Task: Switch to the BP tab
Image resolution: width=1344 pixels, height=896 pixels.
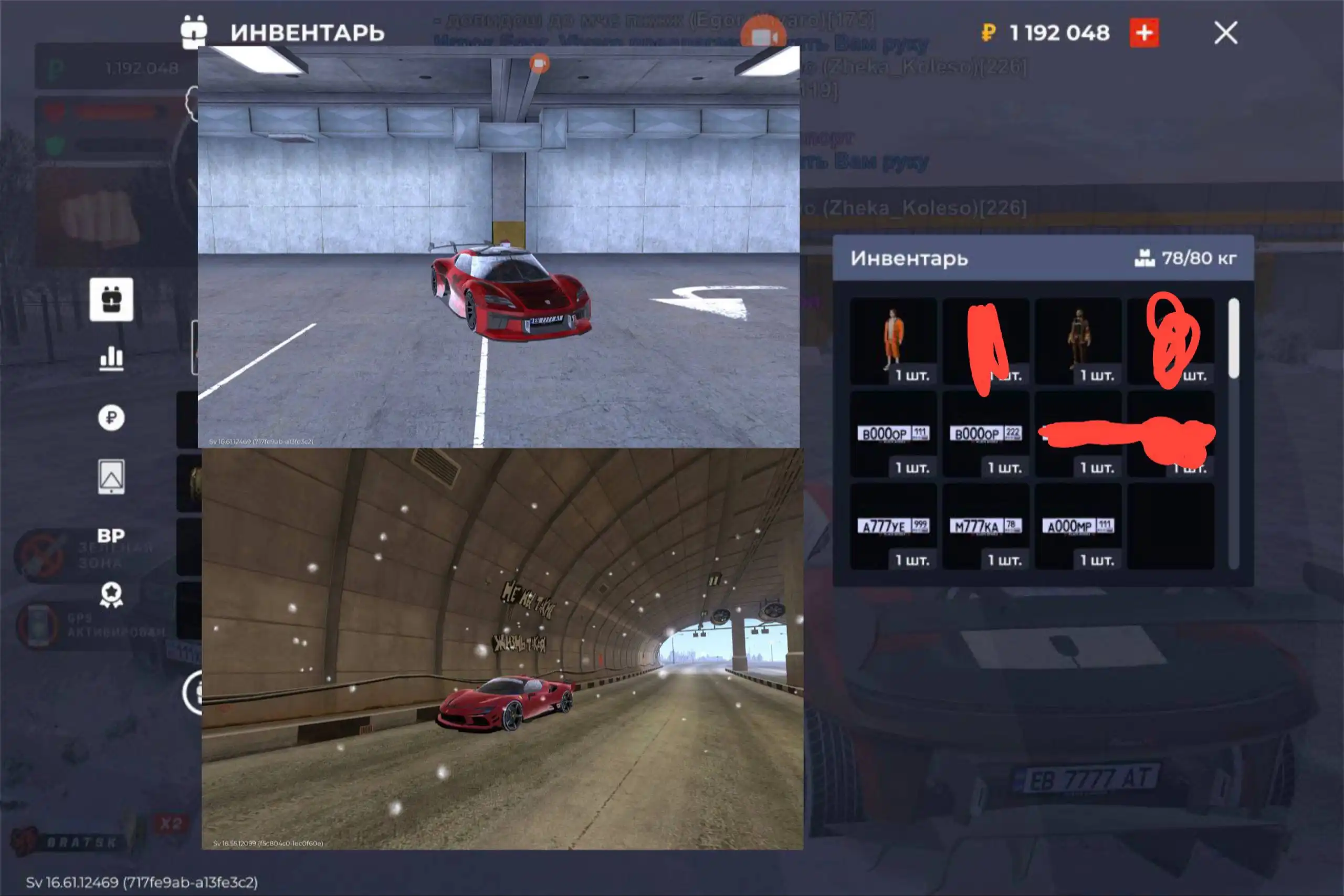Action: 111,536
